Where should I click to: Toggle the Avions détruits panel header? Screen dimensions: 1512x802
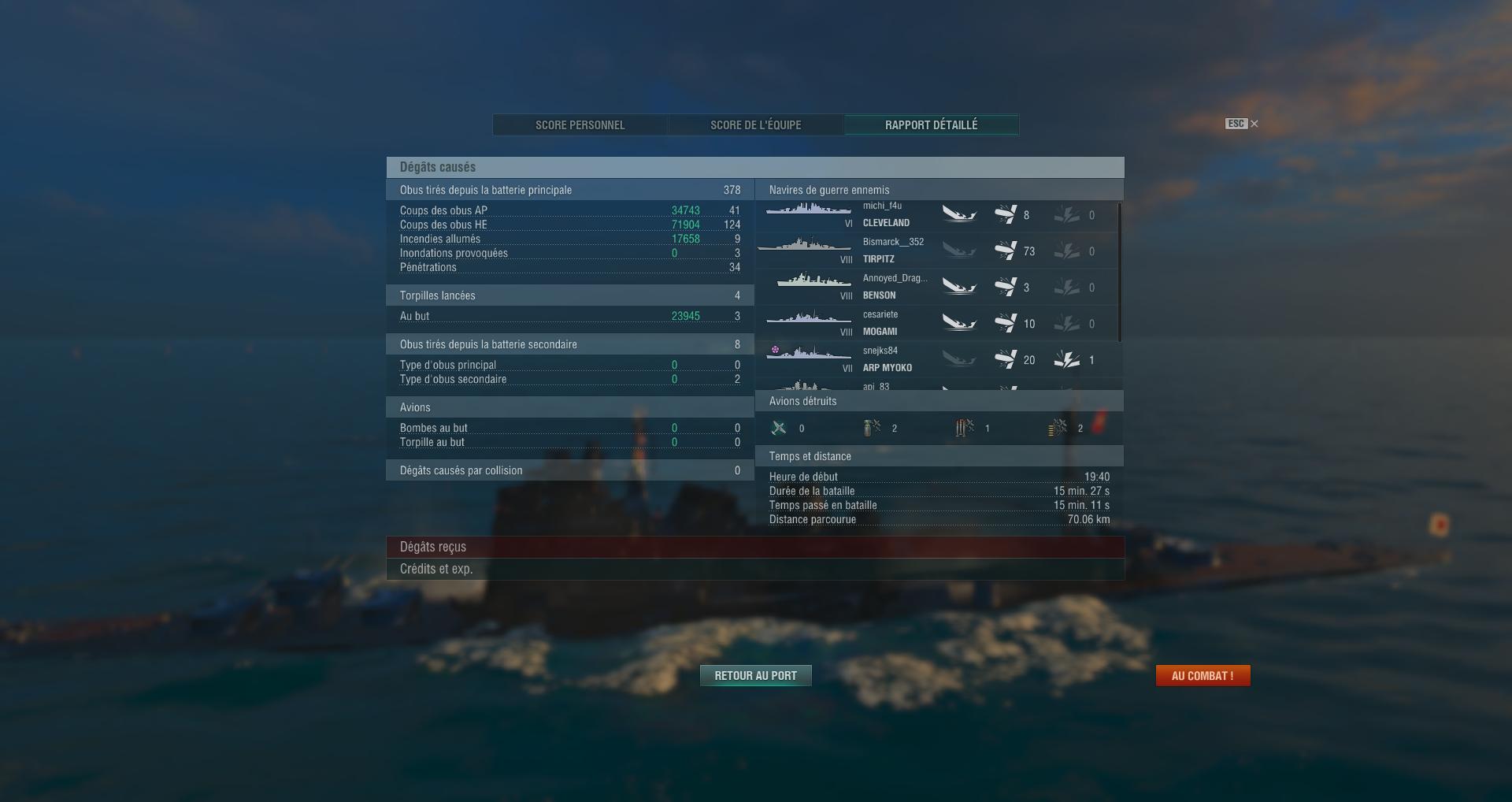click(x=941, y=401)
